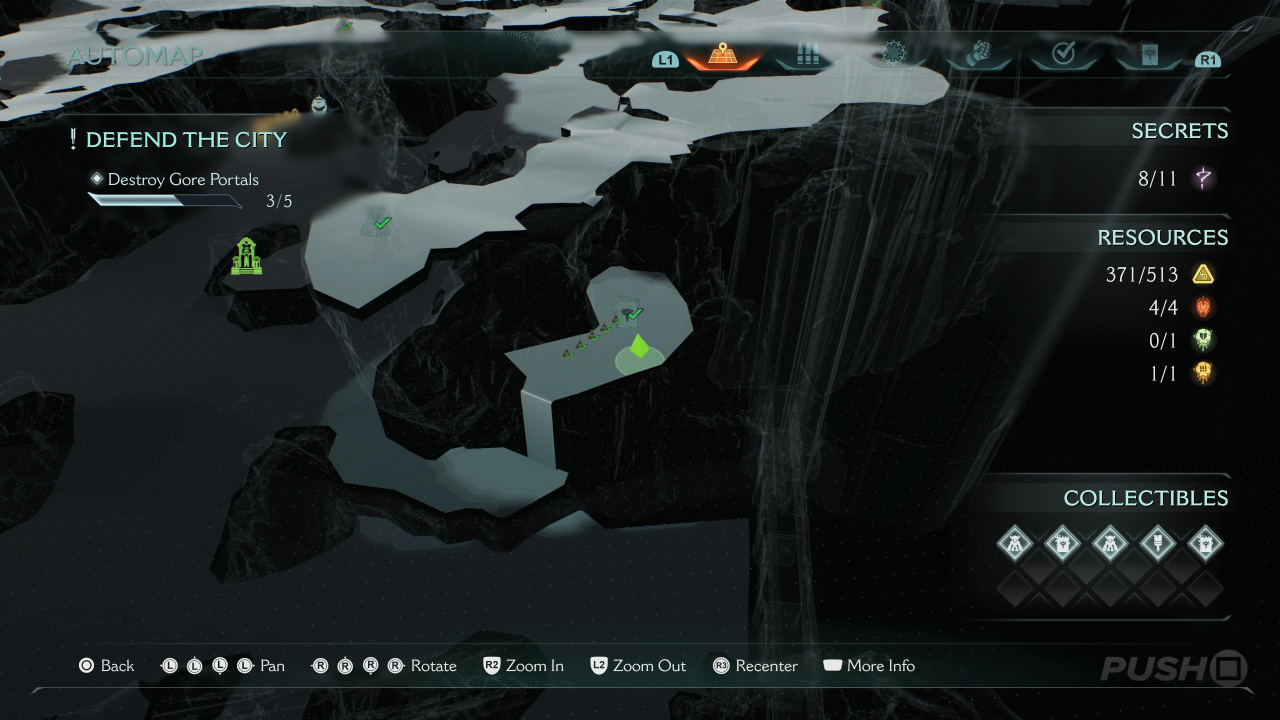Switch to the ammo bullets tab
1280x720 pixels.
(807, 55)
